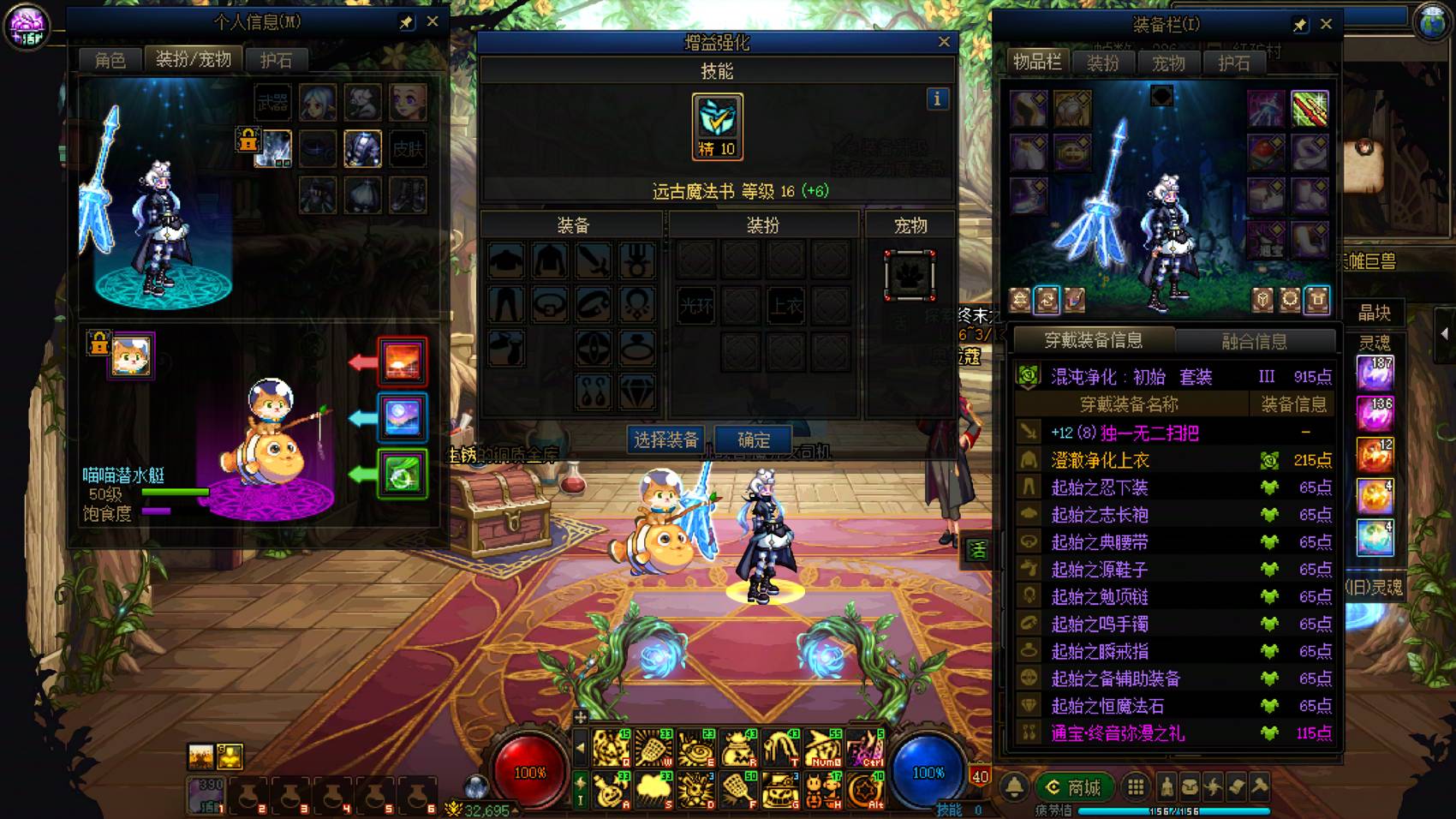Select the 澄澈净化上衣 equipment row

pos(1173,460)
